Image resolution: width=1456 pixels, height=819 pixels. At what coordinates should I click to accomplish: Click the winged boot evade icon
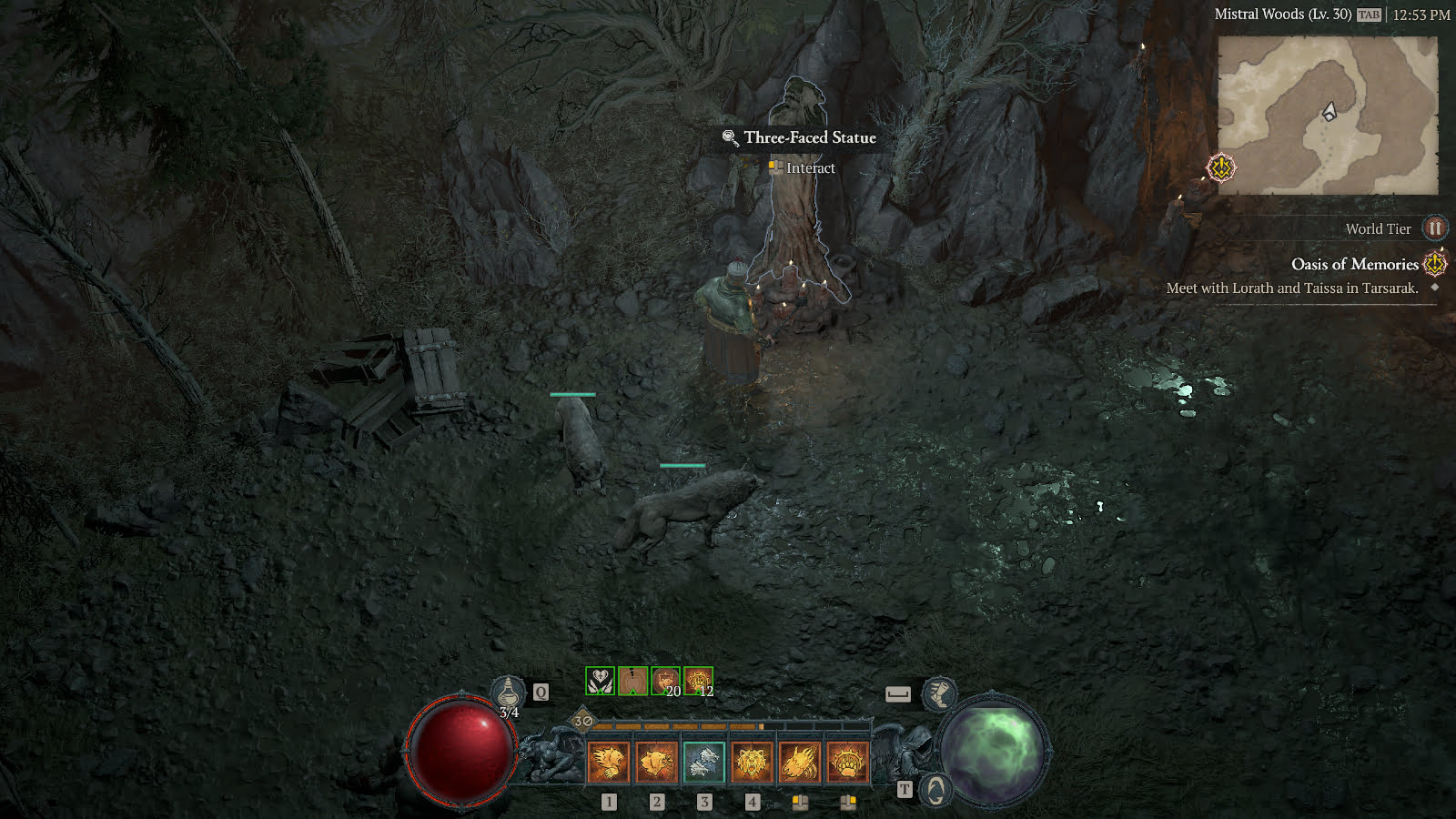(938, 694)
